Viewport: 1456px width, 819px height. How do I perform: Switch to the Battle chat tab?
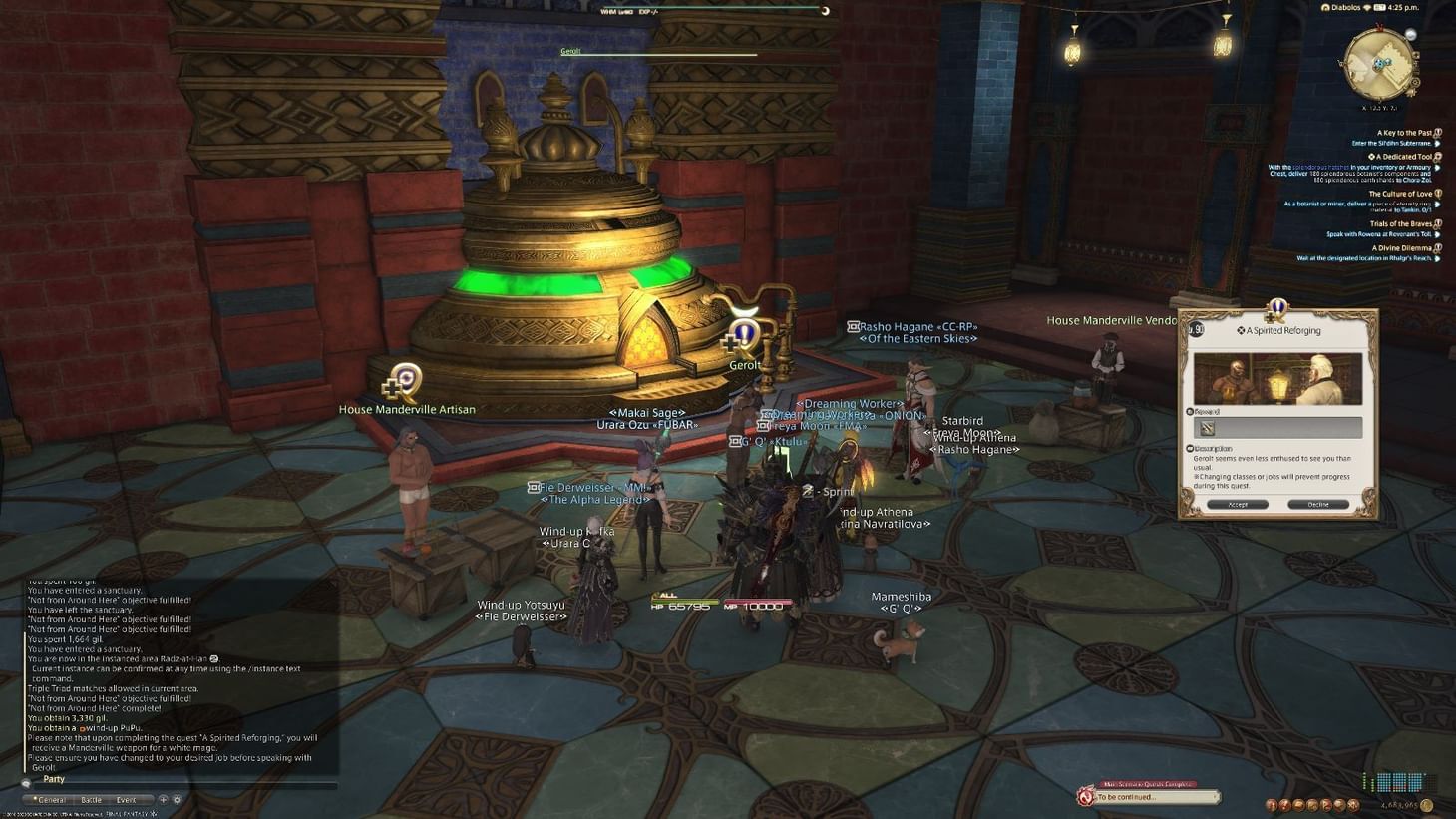pyautogui.click(x=92, y=799)
